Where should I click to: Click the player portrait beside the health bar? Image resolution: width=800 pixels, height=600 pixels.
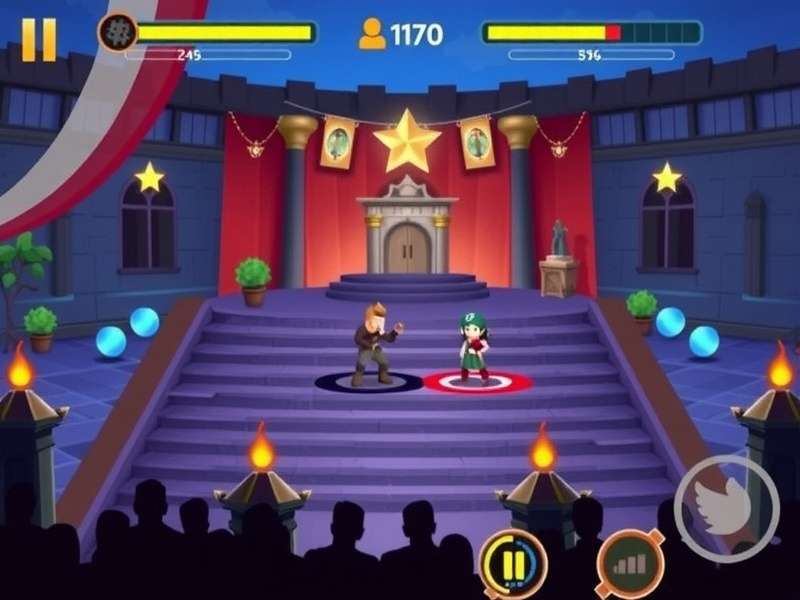[116, 33]
